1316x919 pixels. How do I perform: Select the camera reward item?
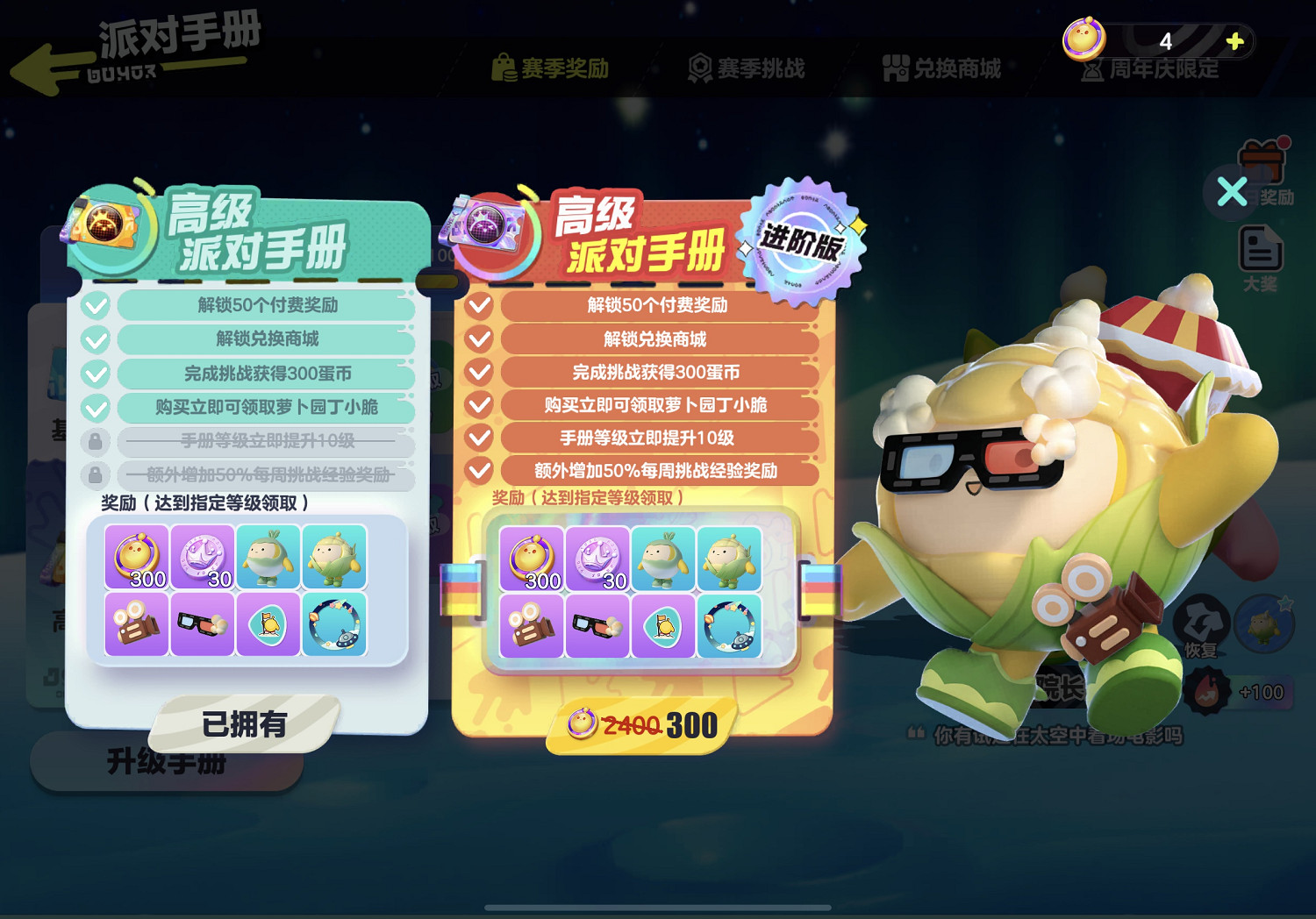[533, 627]
